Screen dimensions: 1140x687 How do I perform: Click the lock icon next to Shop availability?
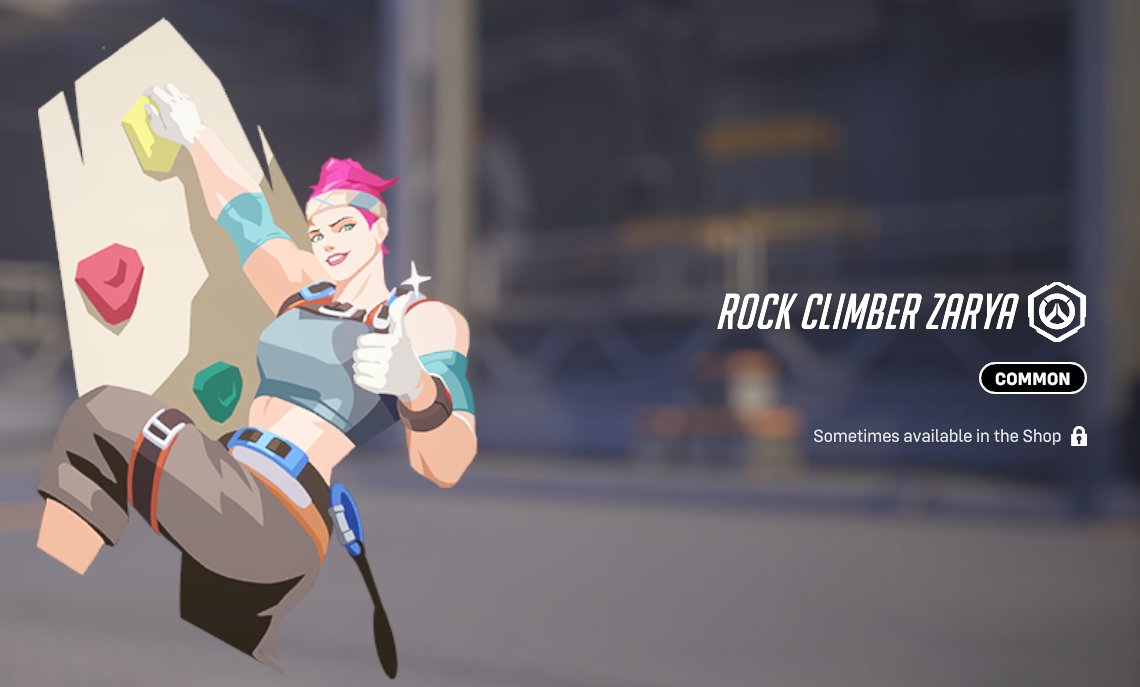tap(1078, 436)
